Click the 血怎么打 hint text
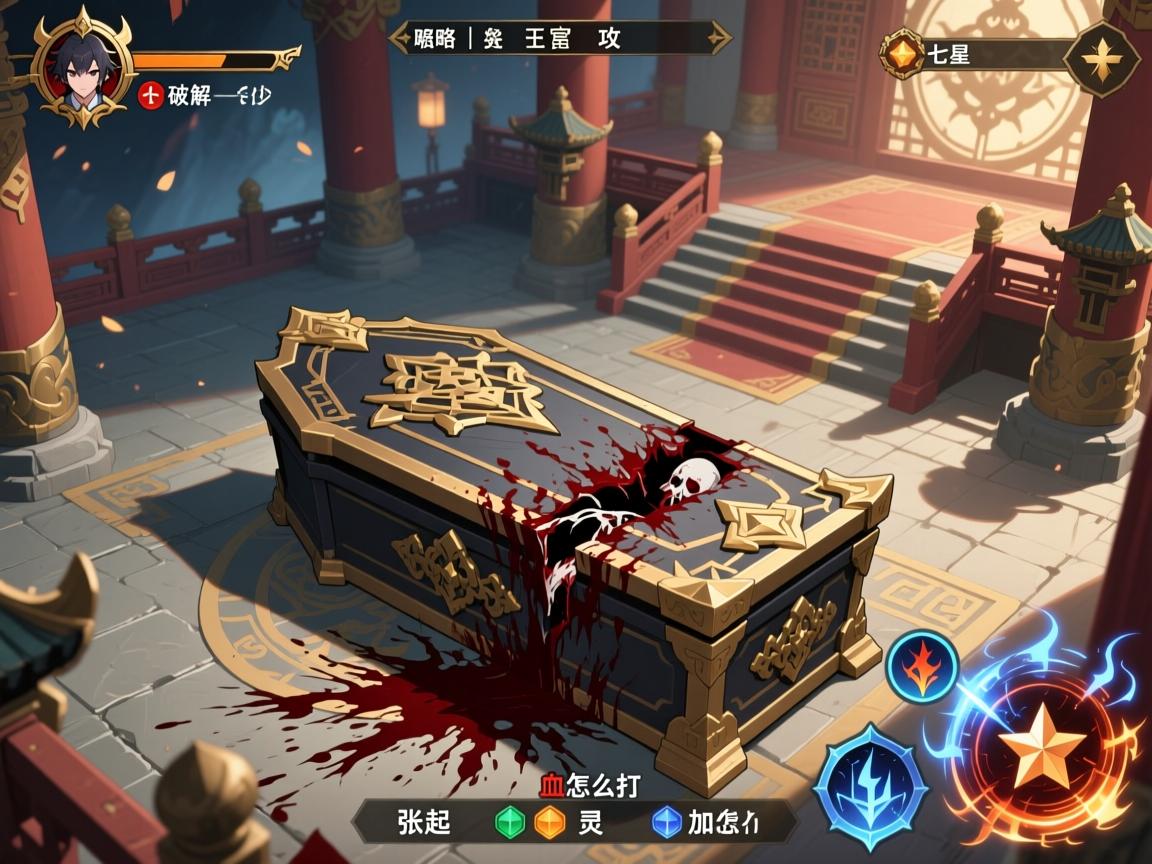Screen dimensions: 1152x864 pos(589,783)
